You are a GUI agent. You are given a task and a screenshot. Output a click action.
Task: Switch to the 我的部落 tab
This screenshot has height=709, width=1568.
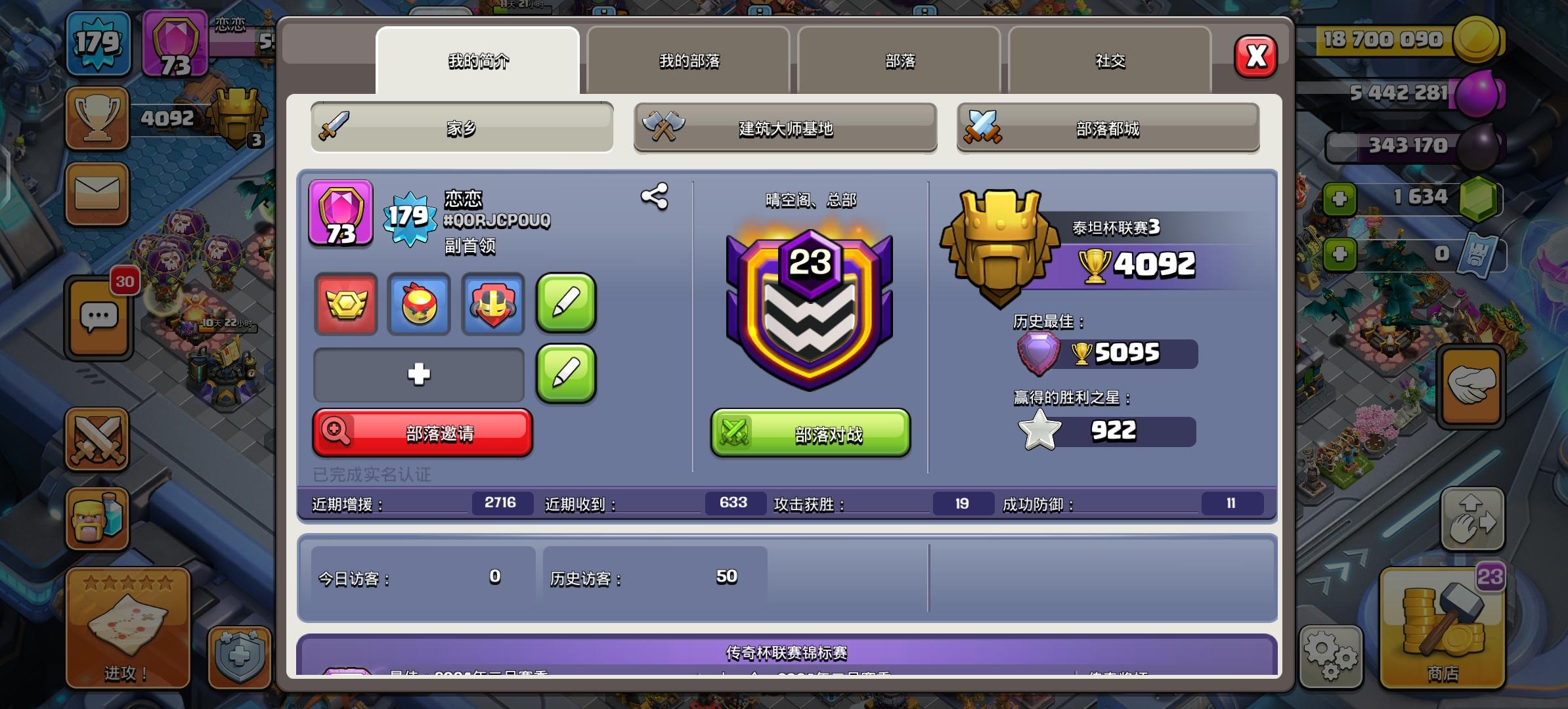pyautogui.click(x=690, y=61)
